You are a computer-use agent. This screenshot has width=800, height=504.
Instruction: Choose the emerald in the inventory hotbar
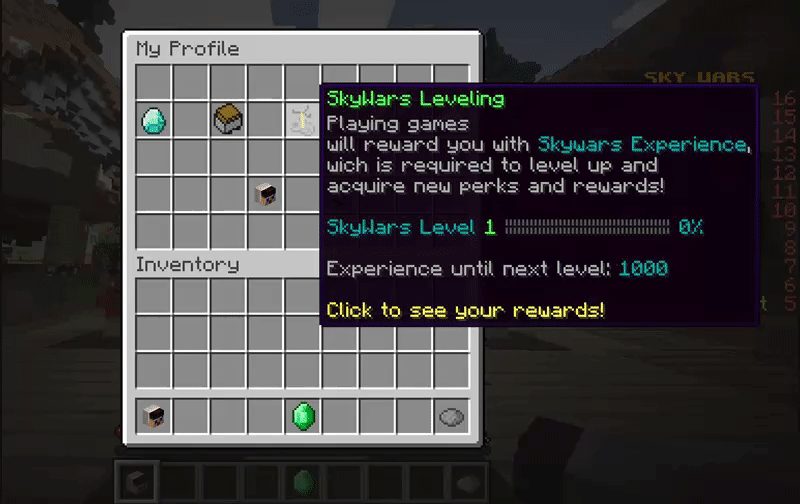(303, 416)
